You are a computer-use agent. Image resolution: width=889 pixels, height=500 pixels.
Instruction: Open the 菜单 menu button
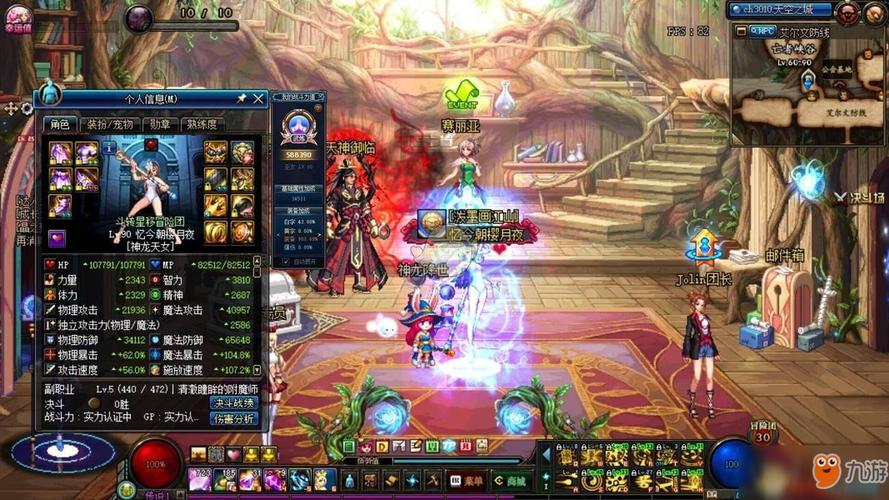coord(466,480)
